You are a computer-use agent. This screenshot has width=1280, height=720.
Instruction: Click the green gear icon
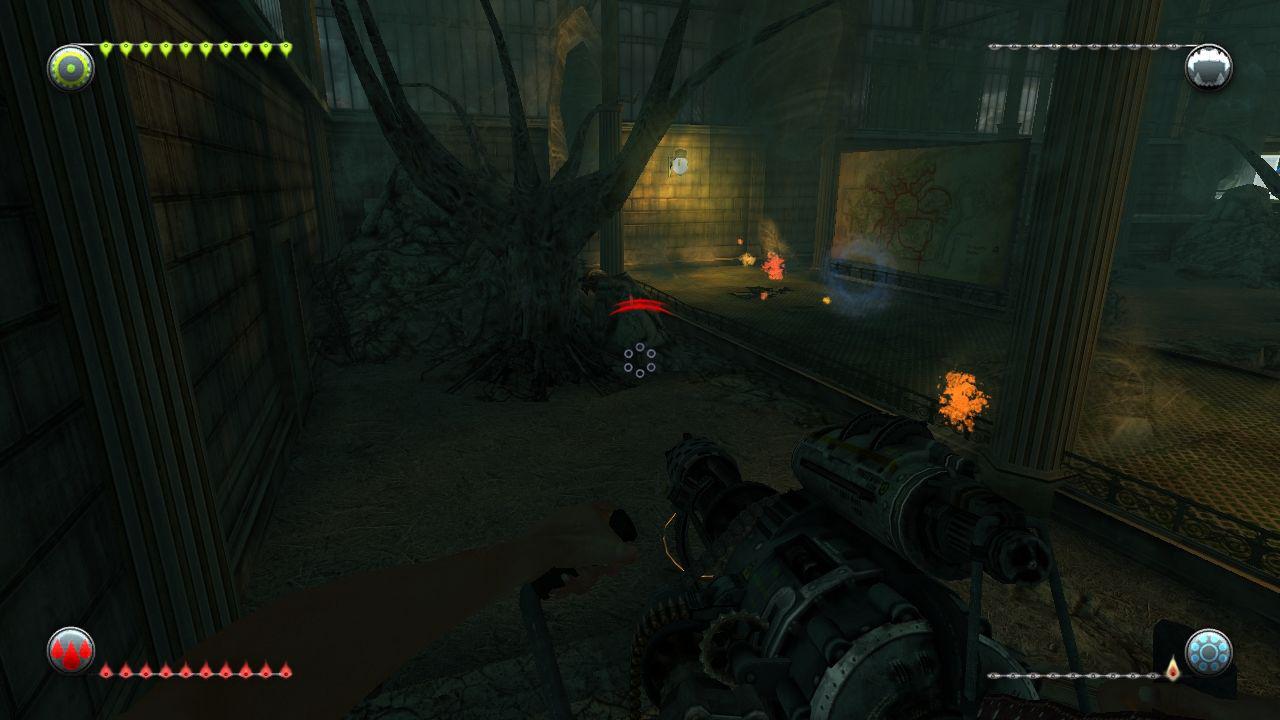[71, 68]
